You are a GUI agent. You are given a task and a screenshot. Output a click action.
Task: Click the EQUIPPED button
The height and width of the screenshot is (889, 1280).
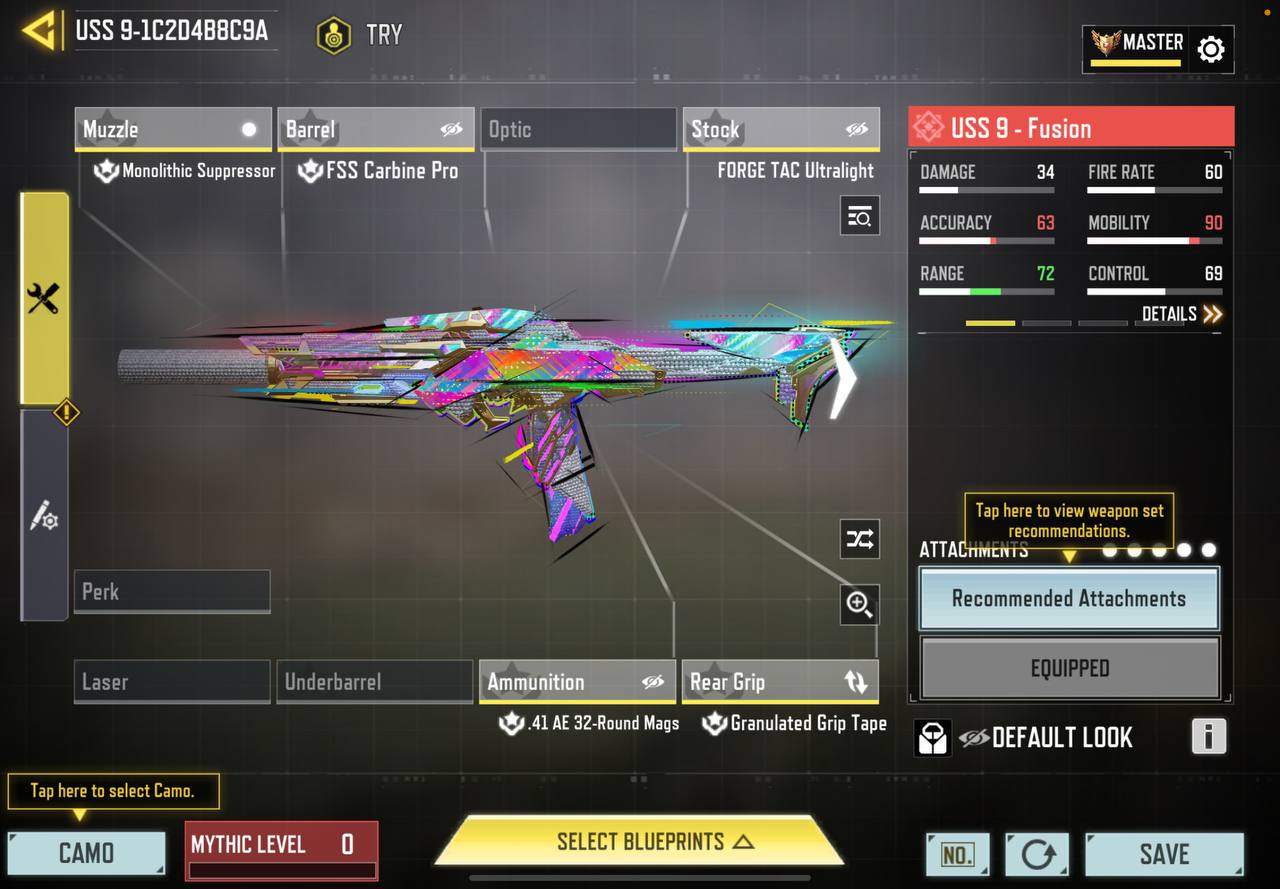click(x=1069, y=668)
